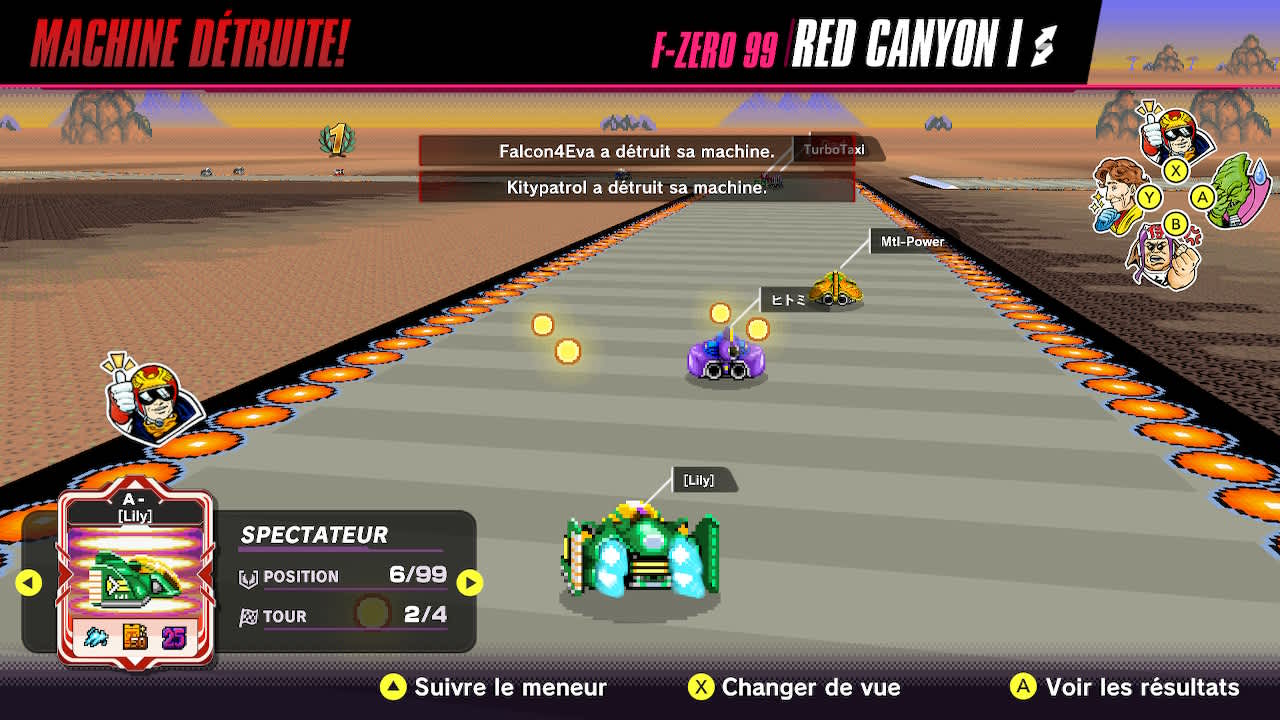Click the checkered flag Tour icon
The image size is (1280, 720).
[249, 616]
